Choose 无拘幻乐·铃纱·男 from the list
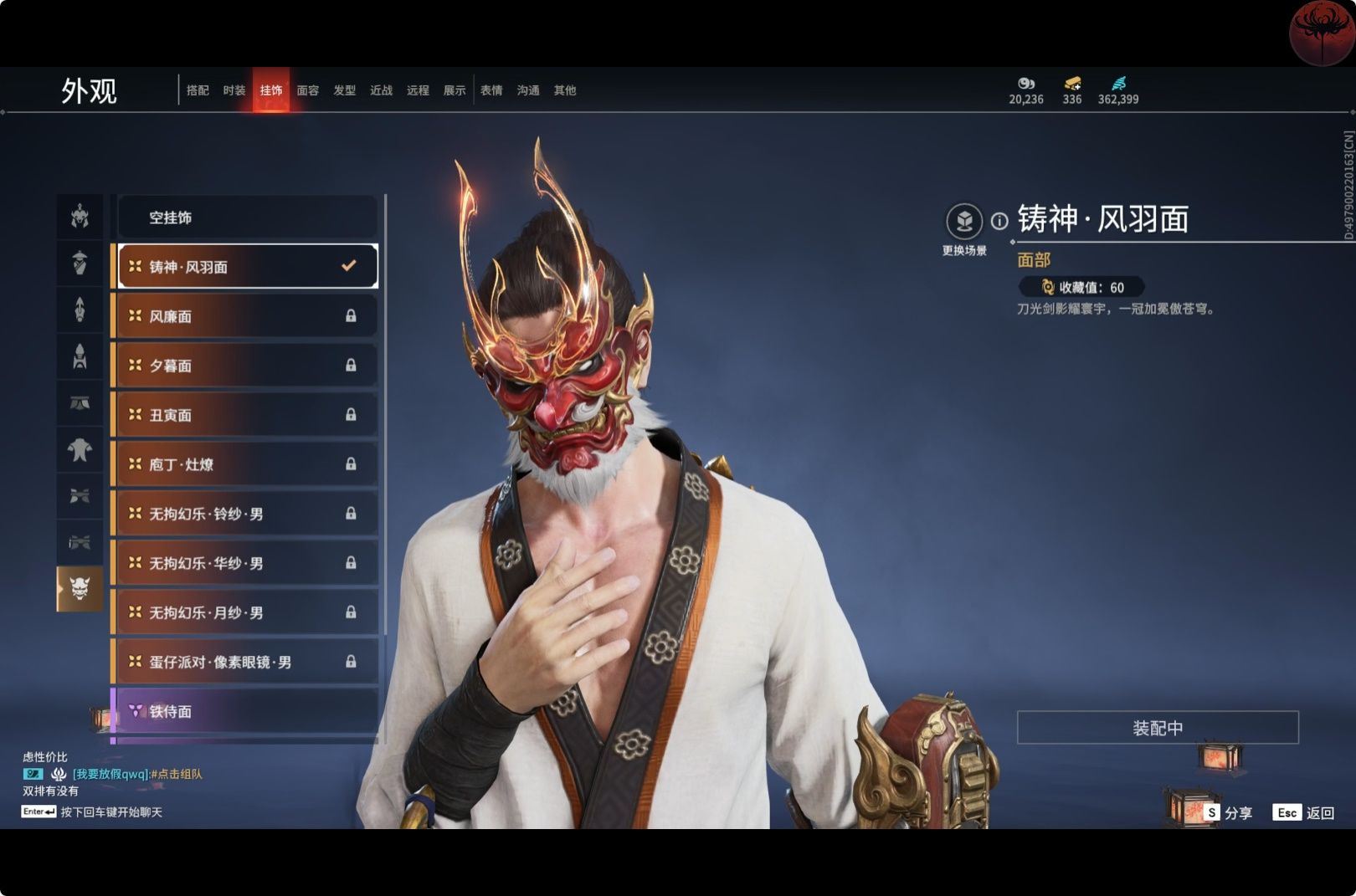1356x896 pixels. click(247, 514)
